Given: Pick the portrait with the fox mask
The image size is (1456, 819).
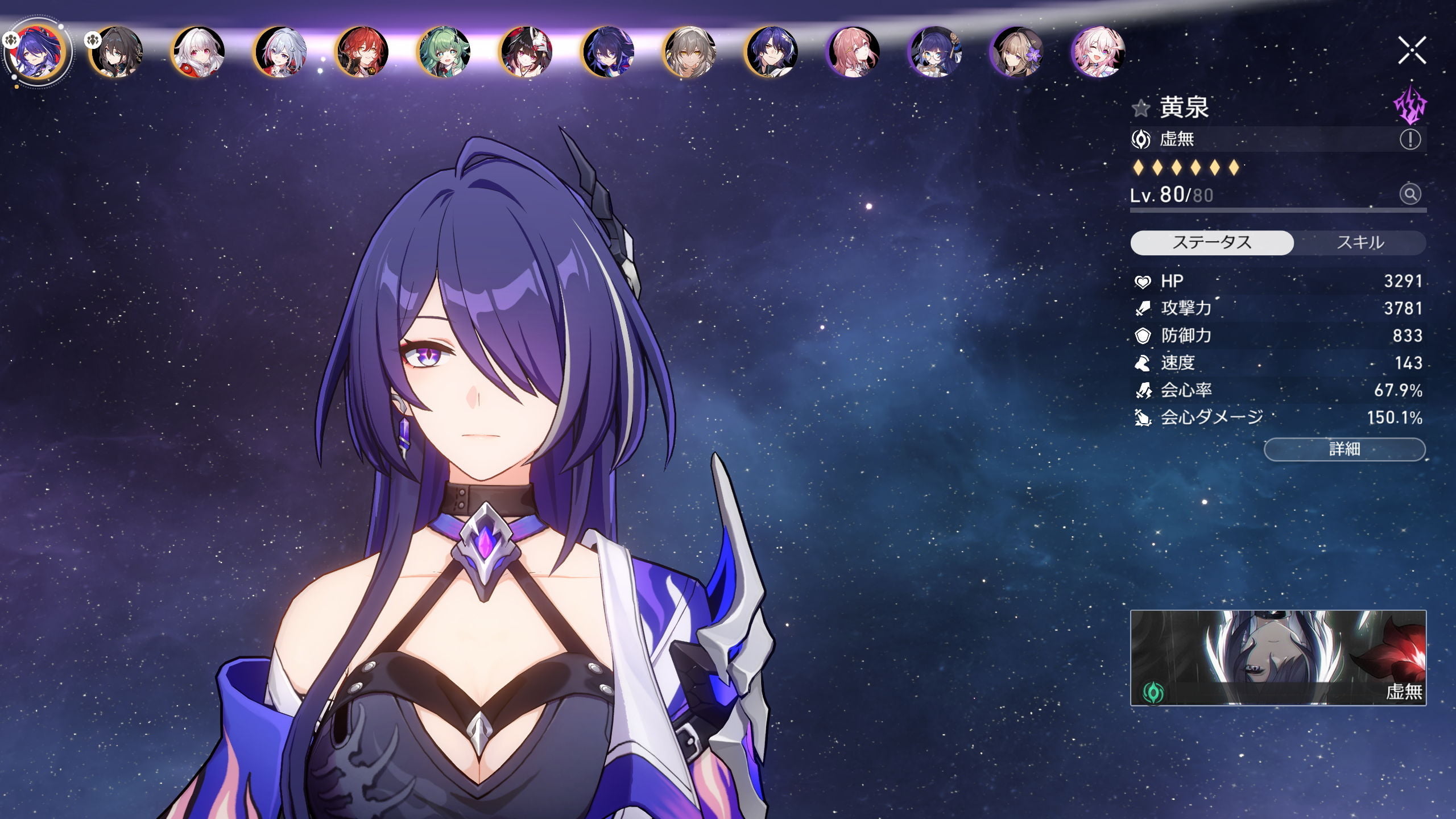Looking at the screenshot, I should pyautogui.click(x=526, y=51).
